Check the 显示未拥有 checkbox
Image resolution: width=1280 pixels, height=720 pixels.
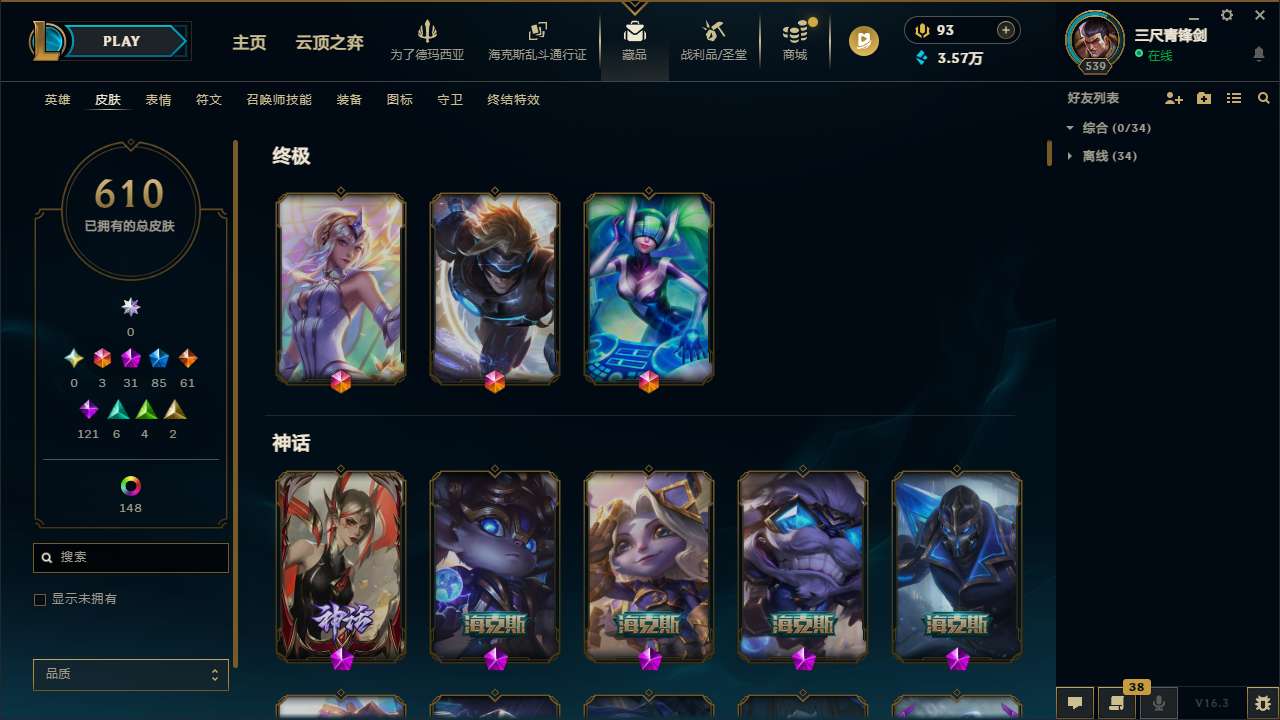[x=40, y=599]
